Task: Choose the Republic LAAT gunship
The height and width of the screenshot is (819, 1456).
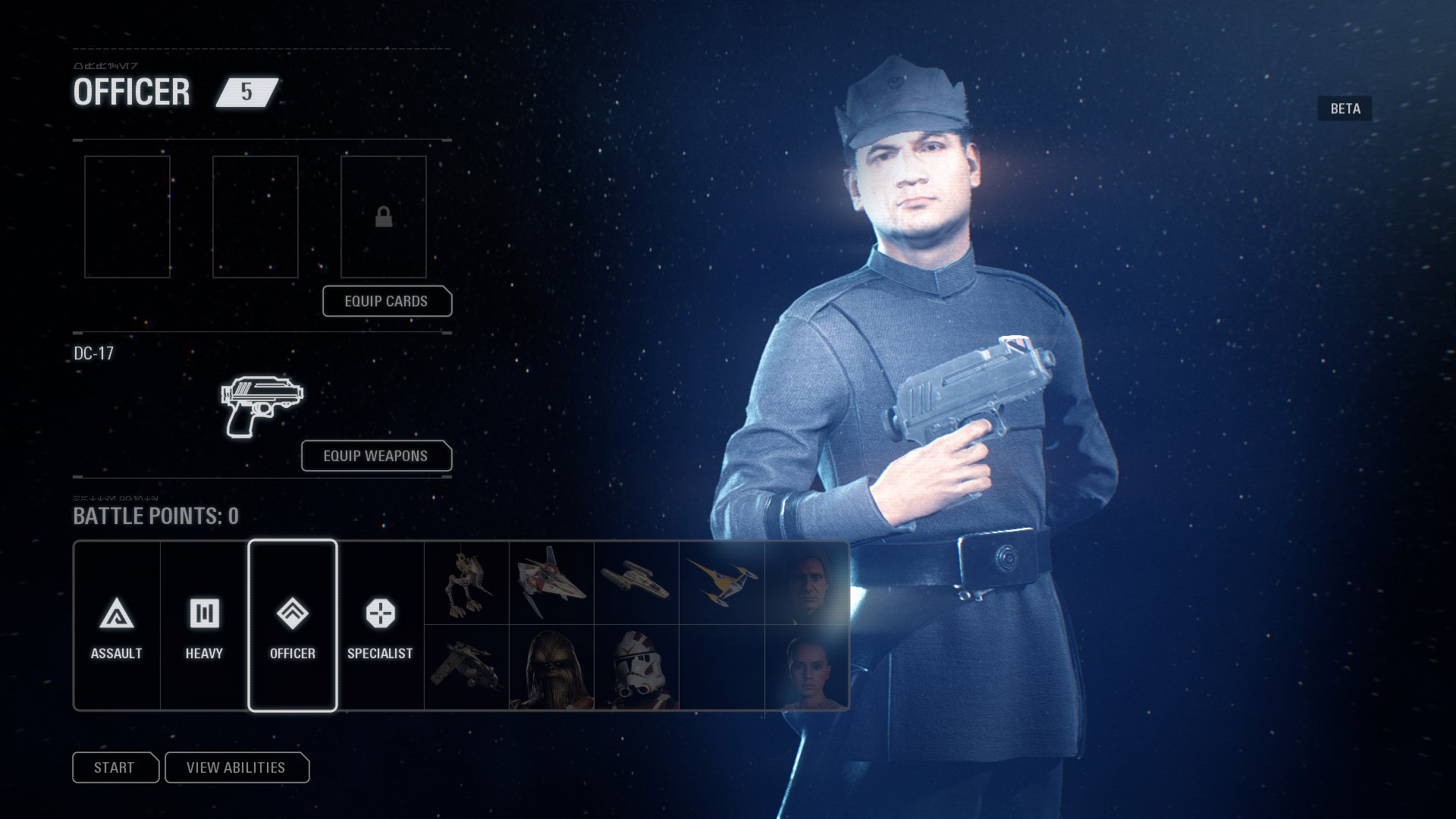Action: pos(465,667)
